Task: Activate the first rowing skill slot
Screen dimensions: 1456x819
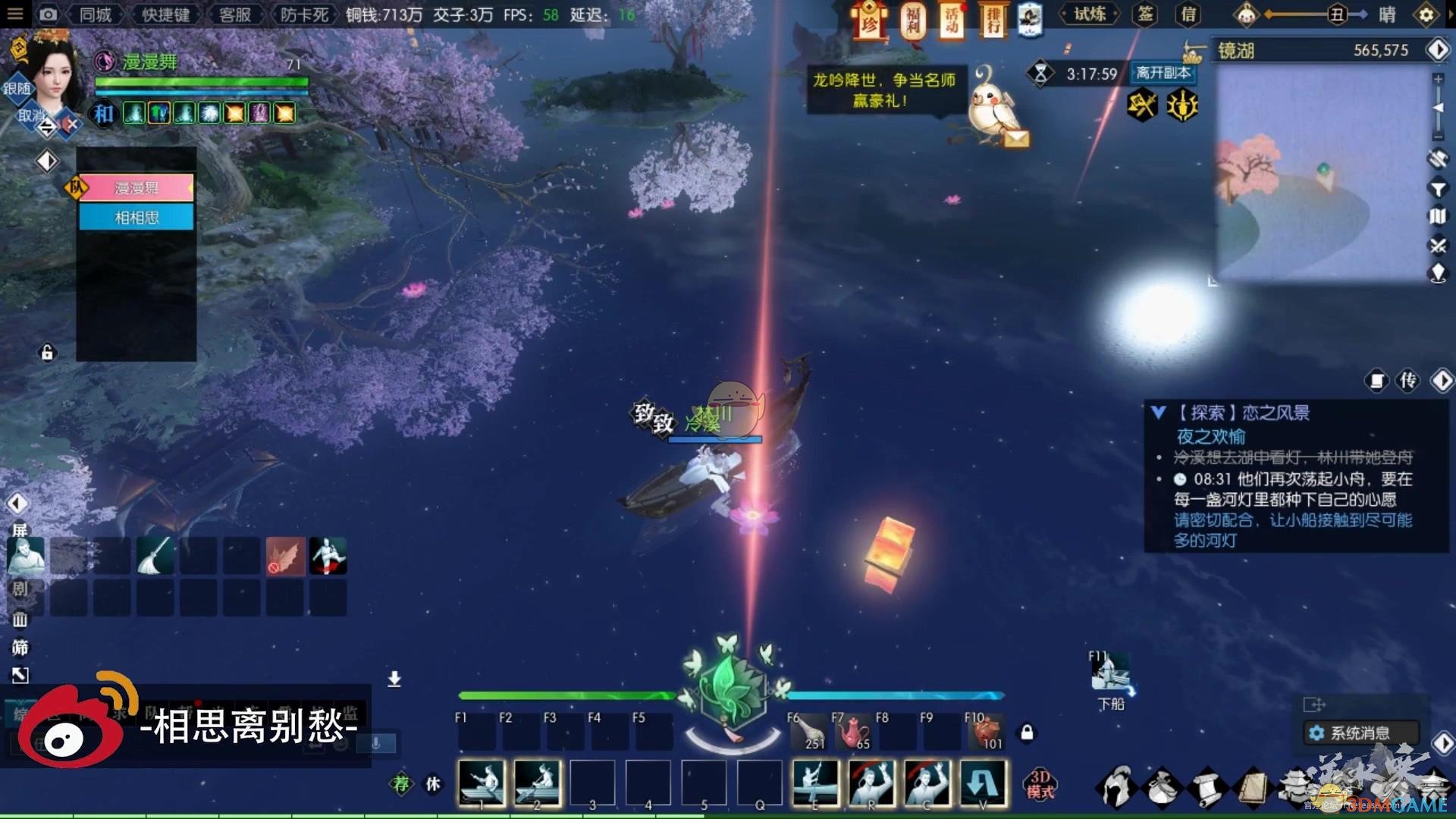Action: click(482, 783)
